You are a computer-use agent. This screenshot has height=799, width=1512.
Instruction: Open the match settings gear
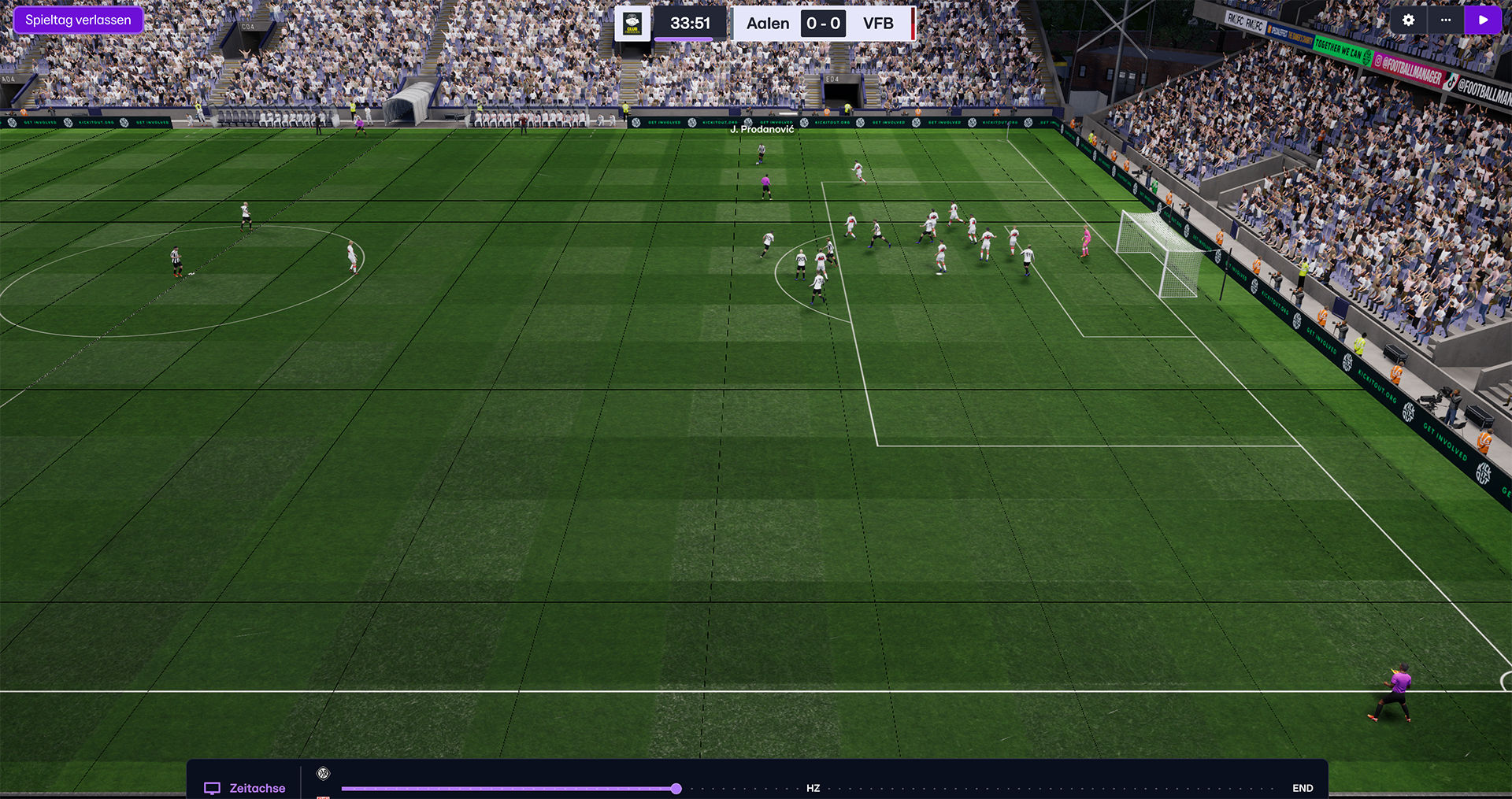[x=1408, y=20]
